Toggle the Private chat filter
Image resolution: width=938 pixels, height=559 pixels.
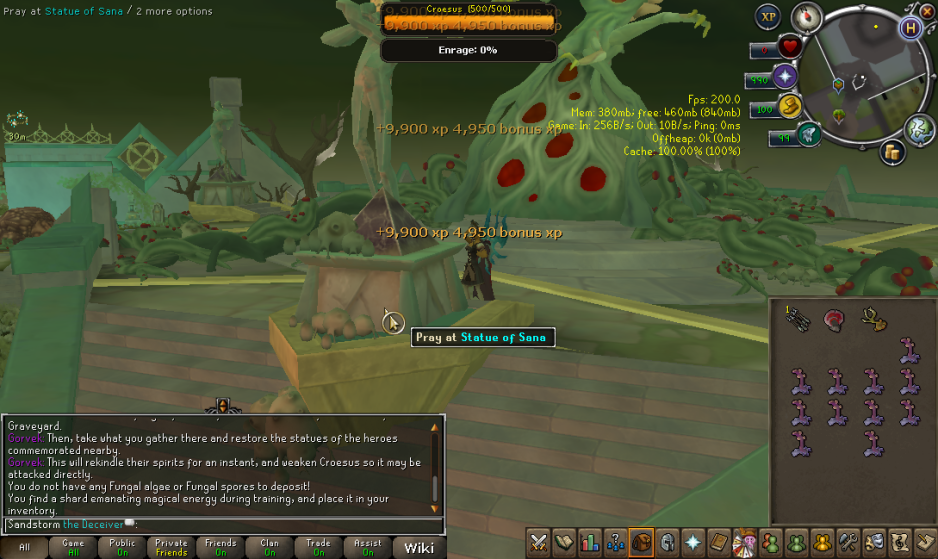[171, 547]
